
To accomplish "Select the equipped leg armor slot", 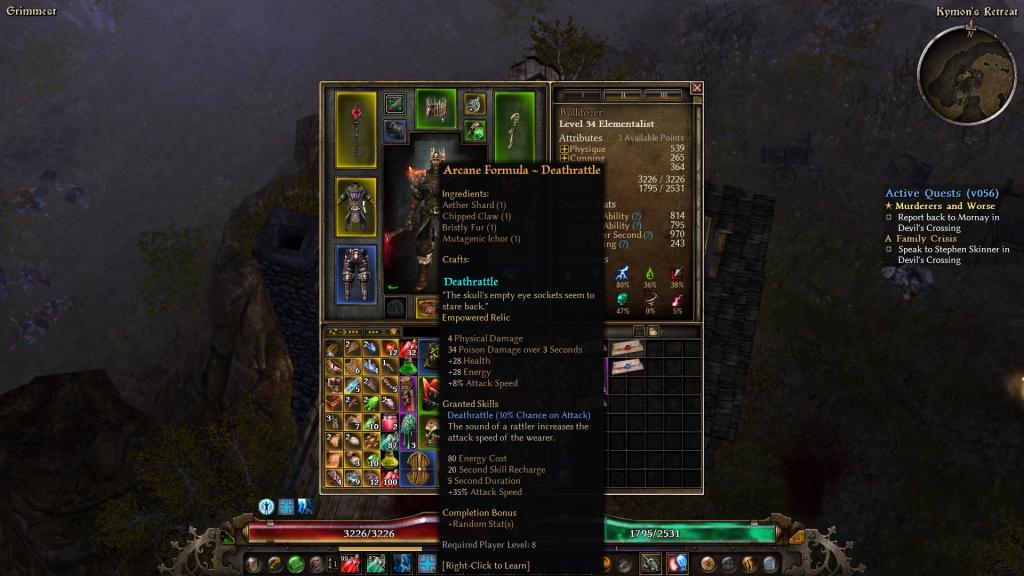I will pos(356,272).
